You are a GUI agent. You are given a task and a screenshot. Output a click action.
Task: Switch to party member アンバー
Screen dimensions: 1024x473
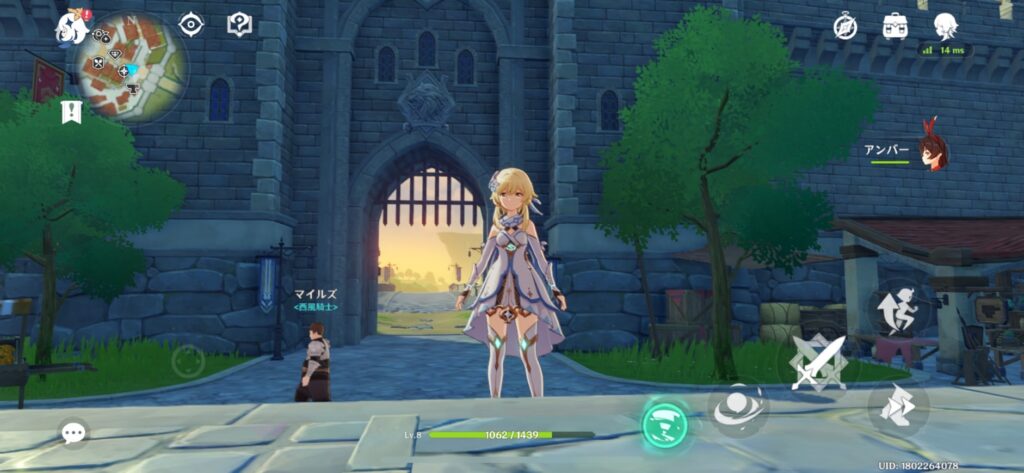(x=932, y=150)
